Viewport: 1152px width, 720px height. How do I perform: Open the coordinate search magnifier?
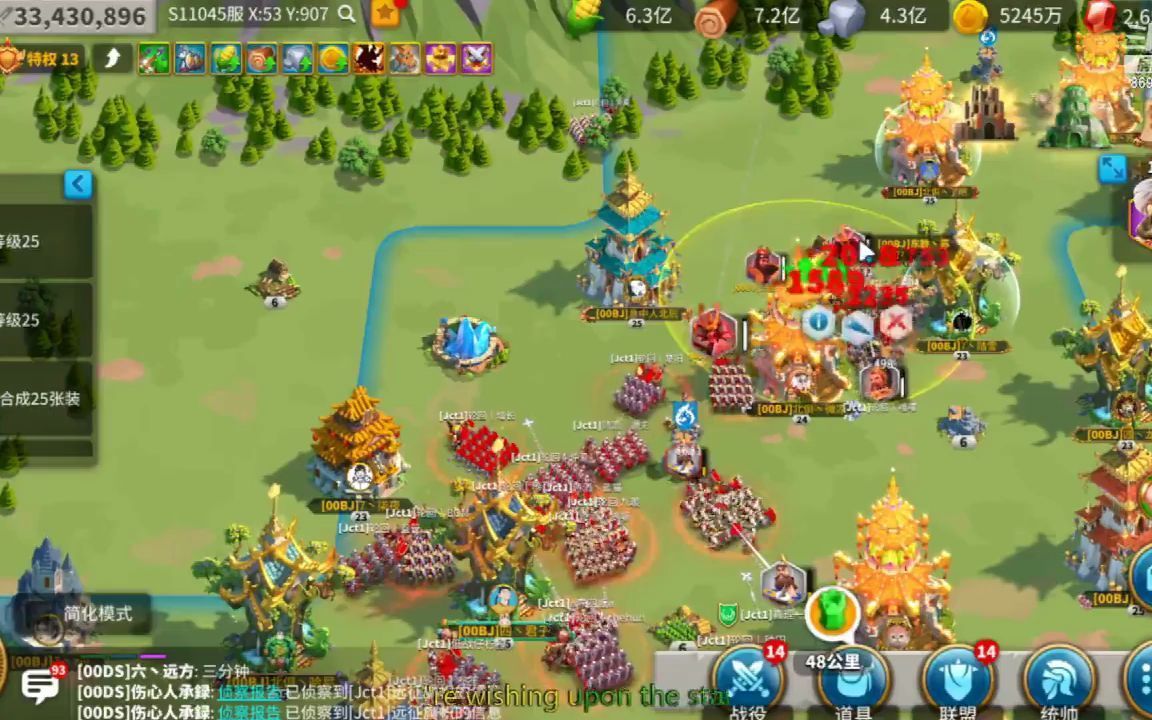pyautogui.click(x=346, y=13)
